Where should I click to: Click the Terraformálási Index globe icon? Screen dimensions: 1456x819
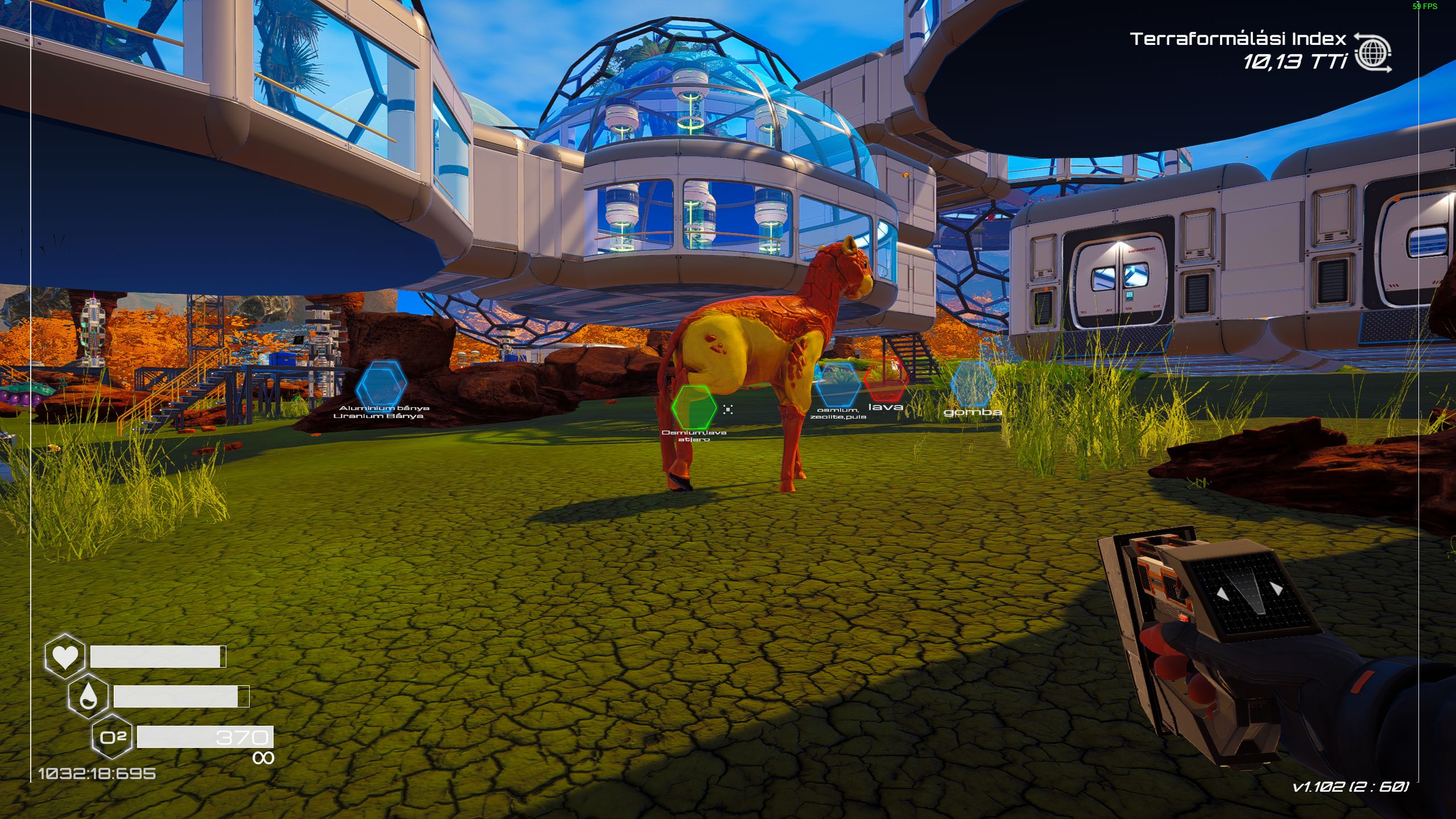click(x=1373, y=53)
